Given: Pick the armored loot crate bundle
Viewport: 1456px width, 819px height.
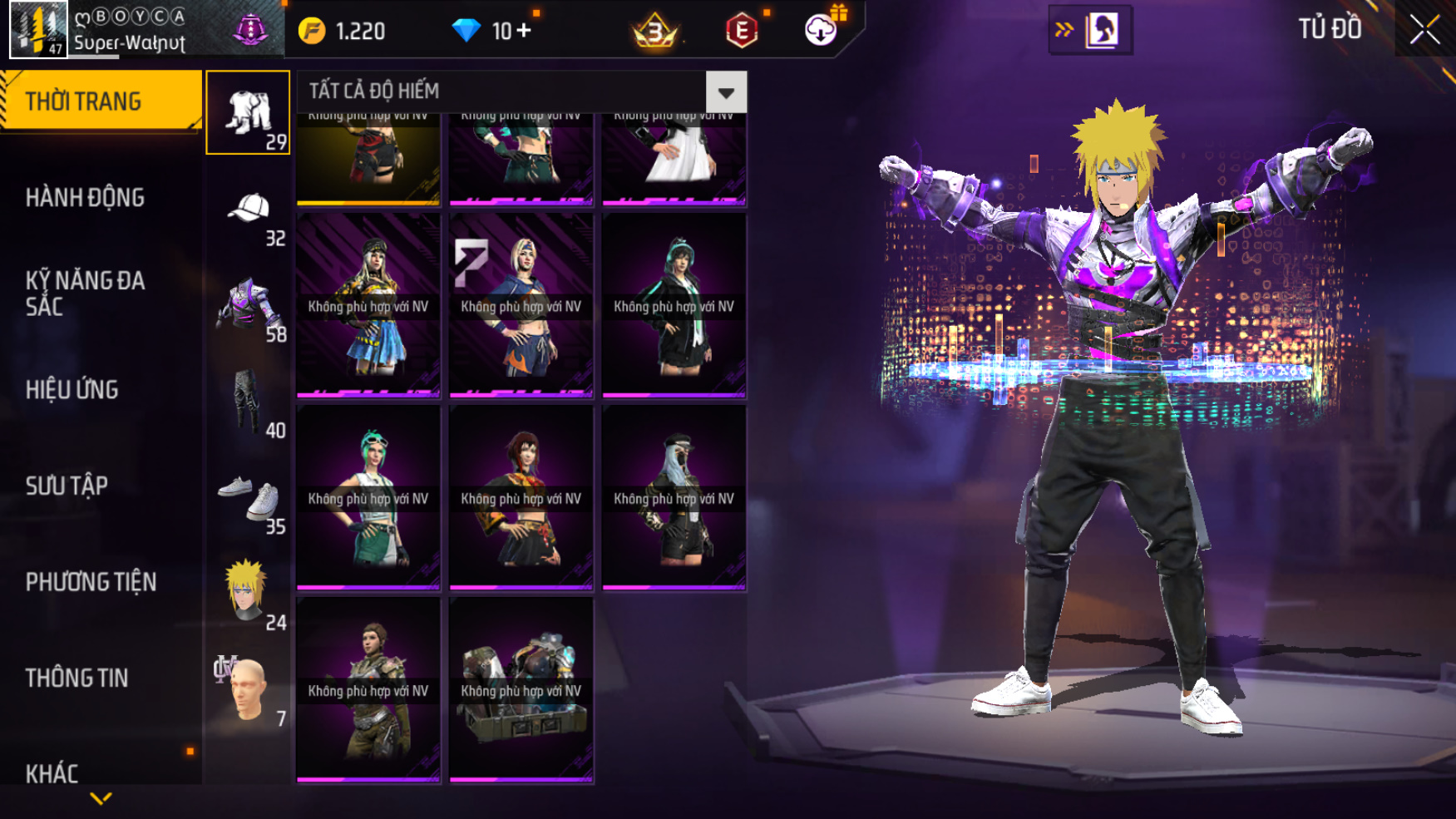Looking at the screenshot, I should pyautogui.click(x=521, y=690).
